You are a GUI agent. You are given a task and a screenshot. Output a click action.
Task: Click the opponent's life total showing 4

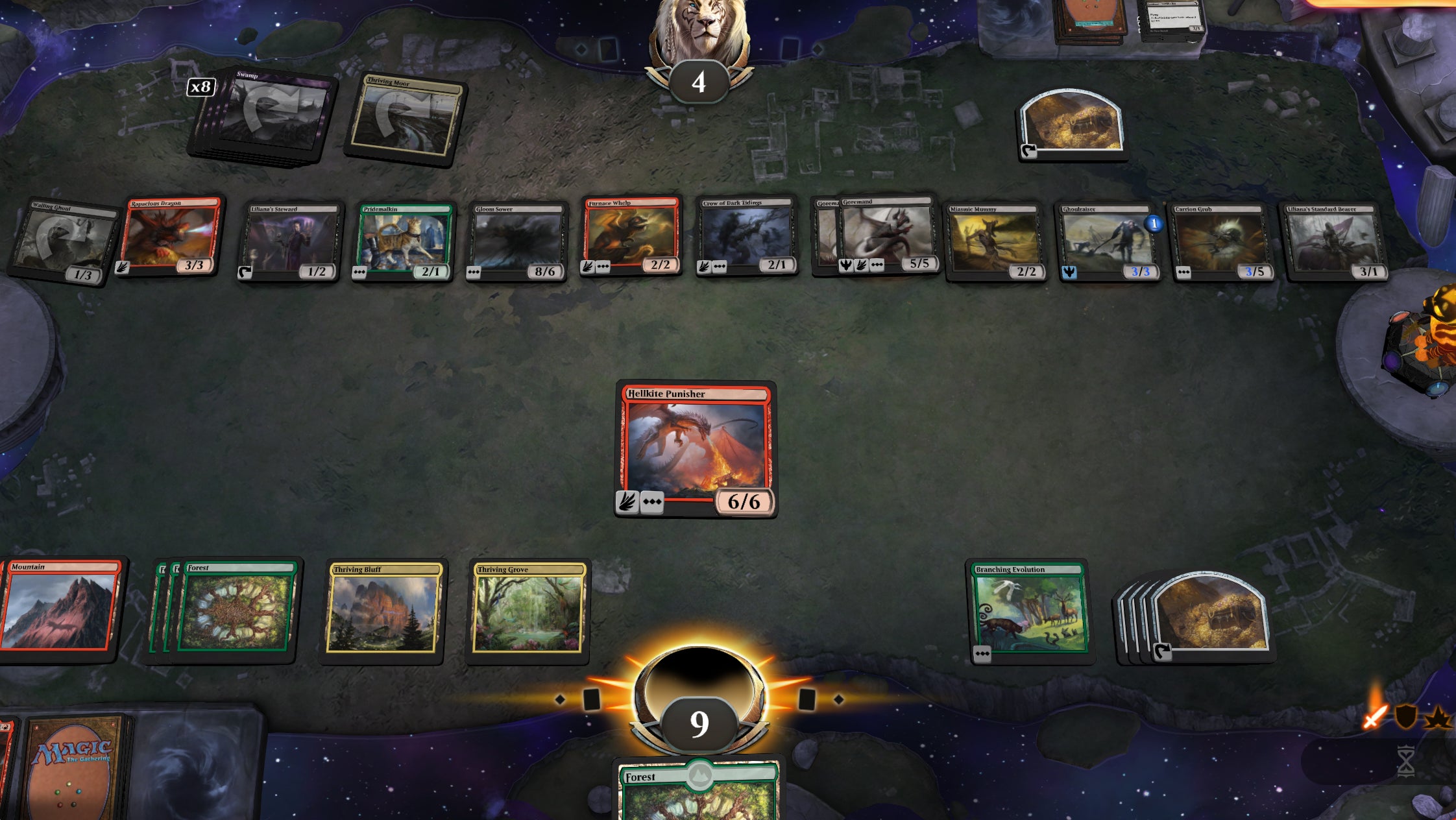click(x=699, y=83)
